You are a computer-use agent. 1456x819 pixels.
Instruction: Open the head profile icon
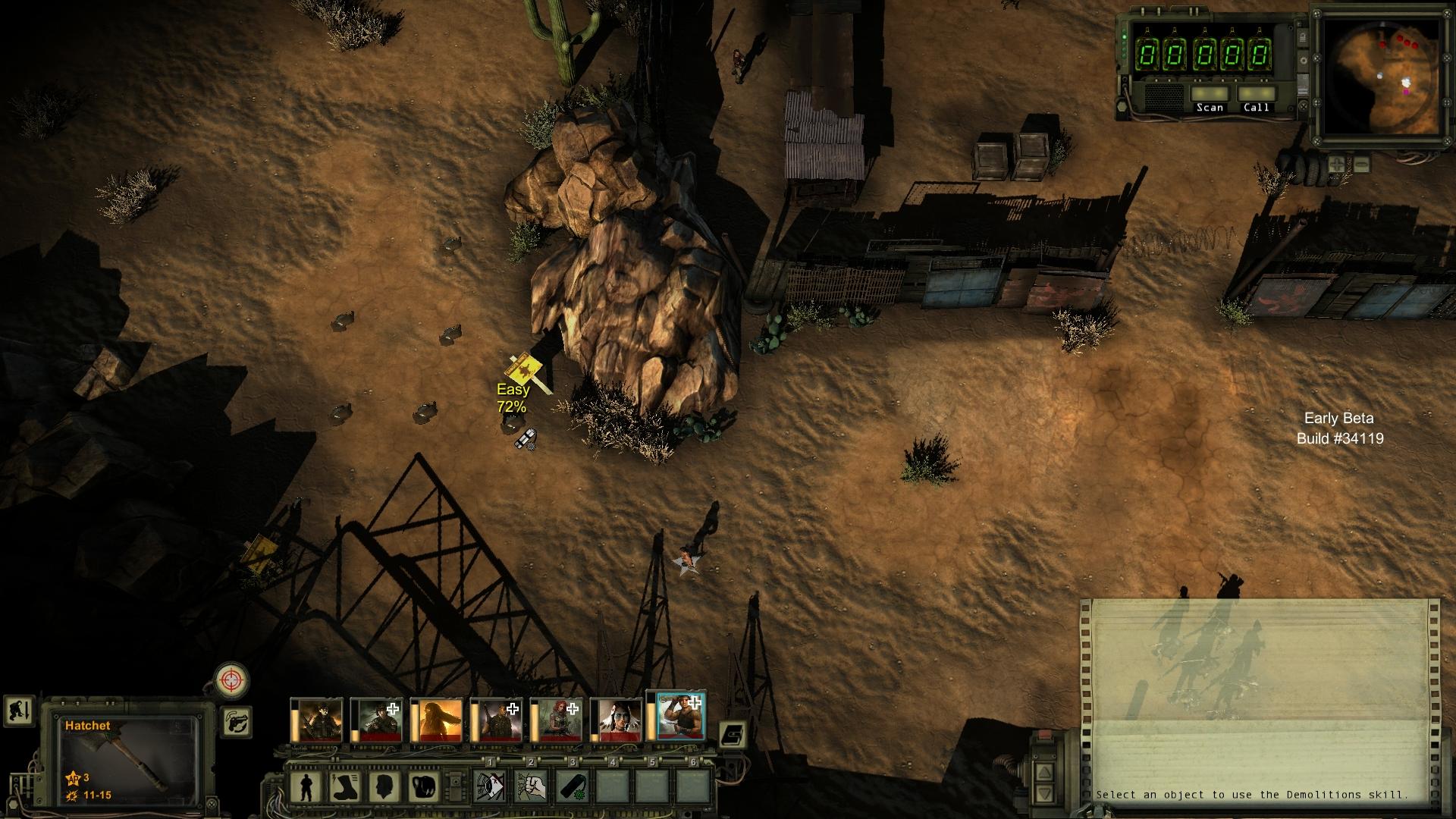385,788
